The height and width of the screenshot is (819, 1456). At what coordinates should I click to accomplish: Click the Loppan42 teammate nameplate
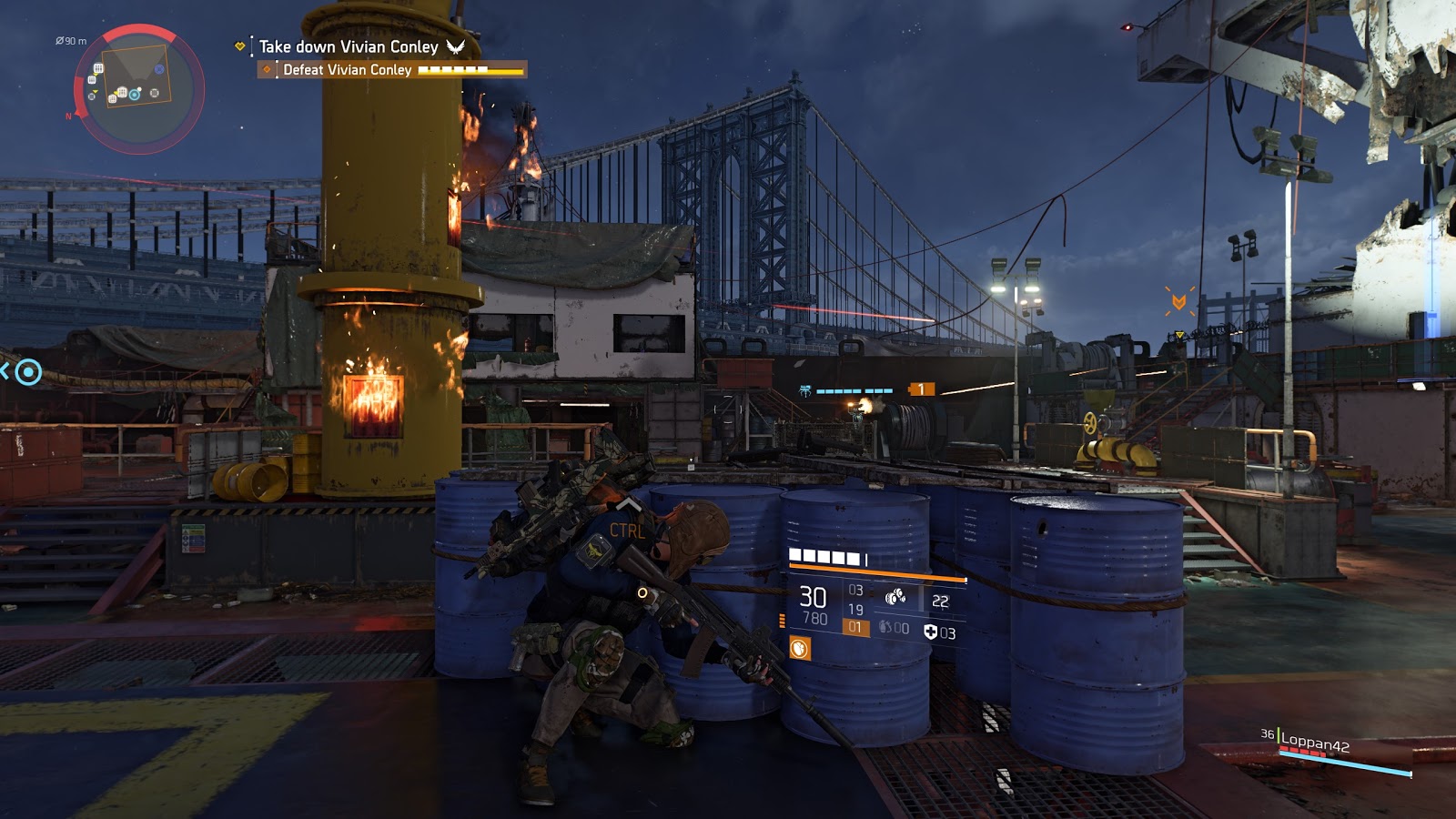[1314, 743]
